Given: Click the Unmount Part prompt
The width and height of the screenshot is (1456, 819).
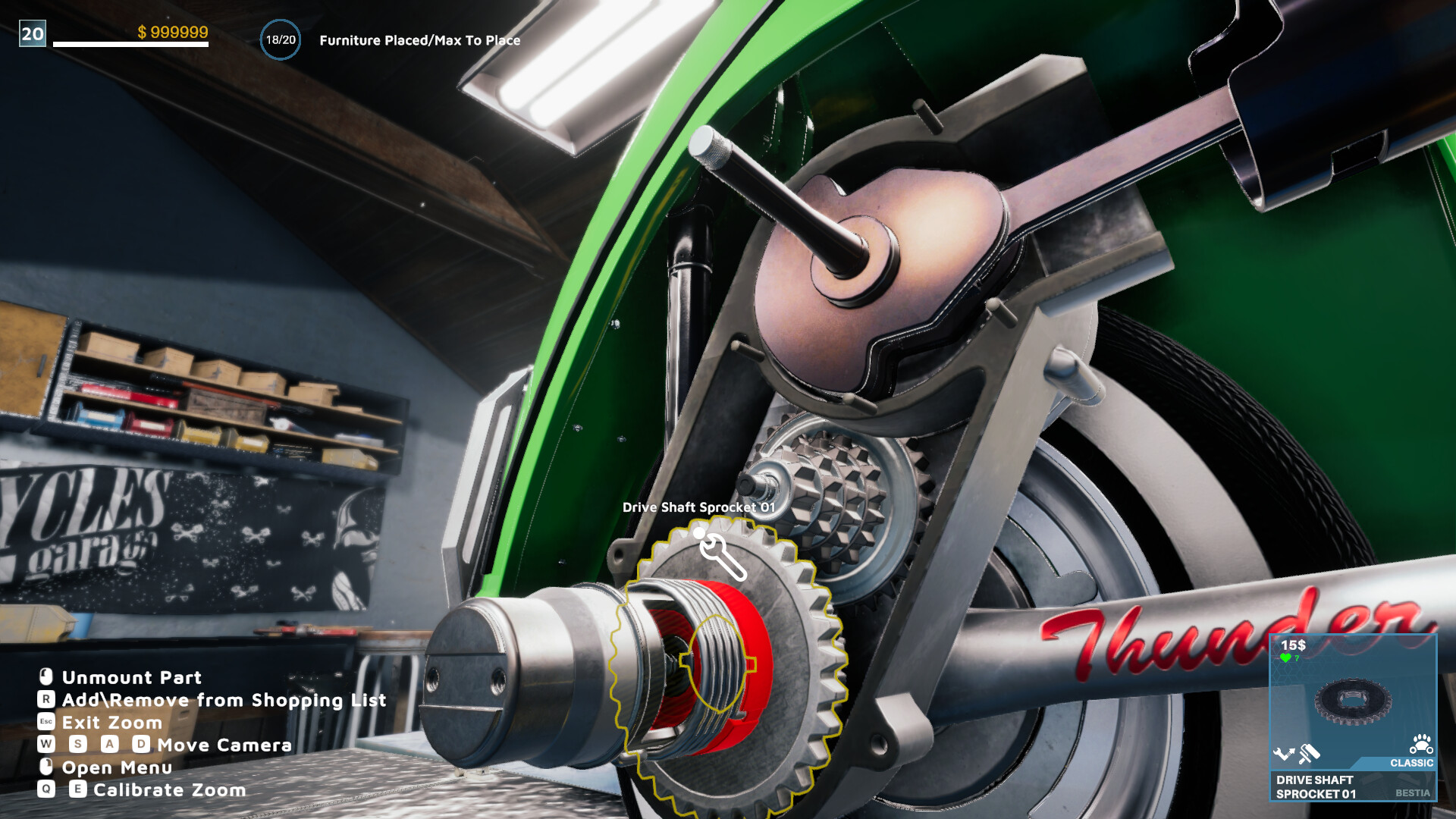Looking at the screenshot, I should pyautogui.click(x=130, y=677).
